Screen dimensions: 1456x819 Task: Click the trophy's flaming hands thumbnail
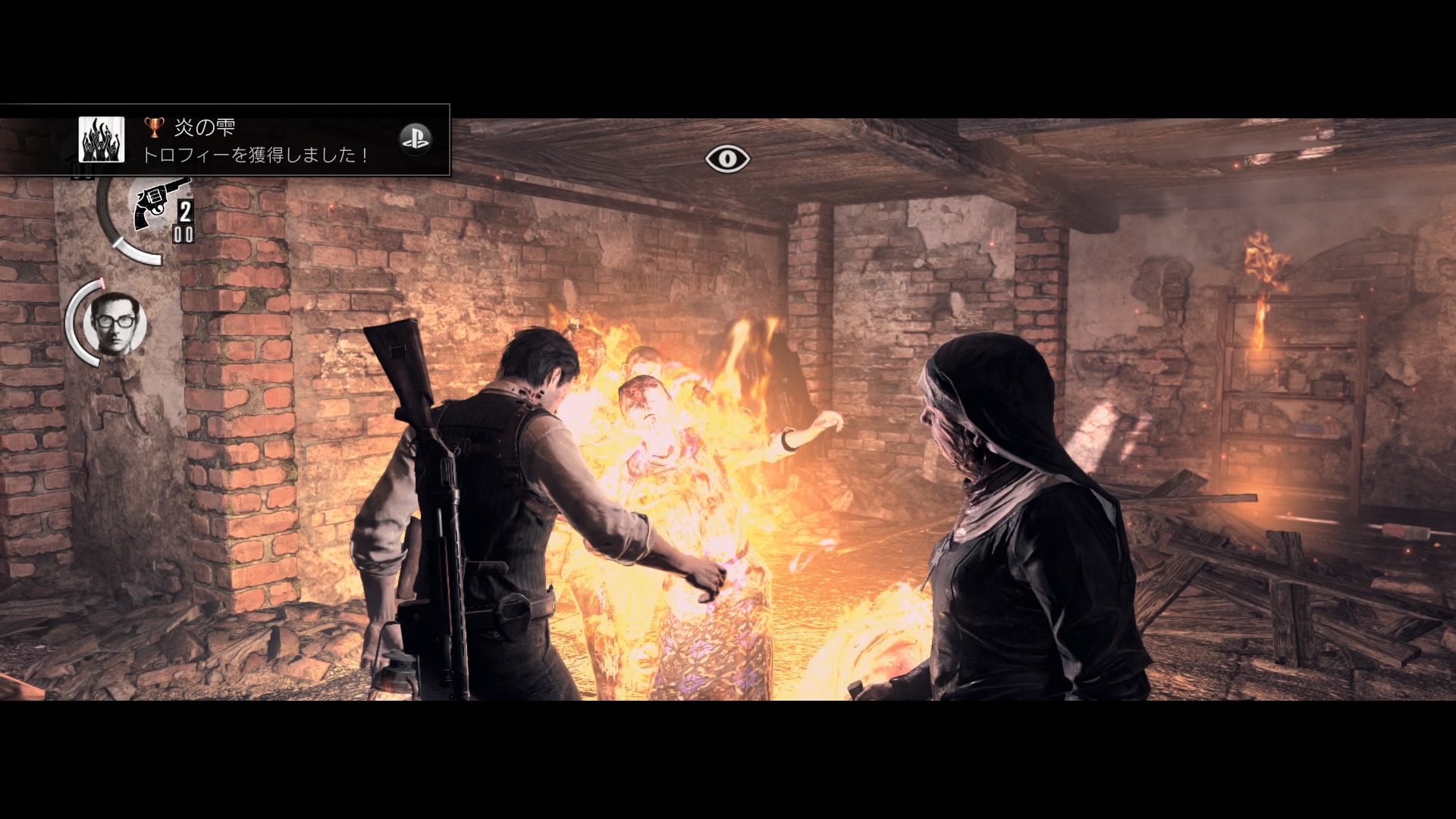coord(102,140)
